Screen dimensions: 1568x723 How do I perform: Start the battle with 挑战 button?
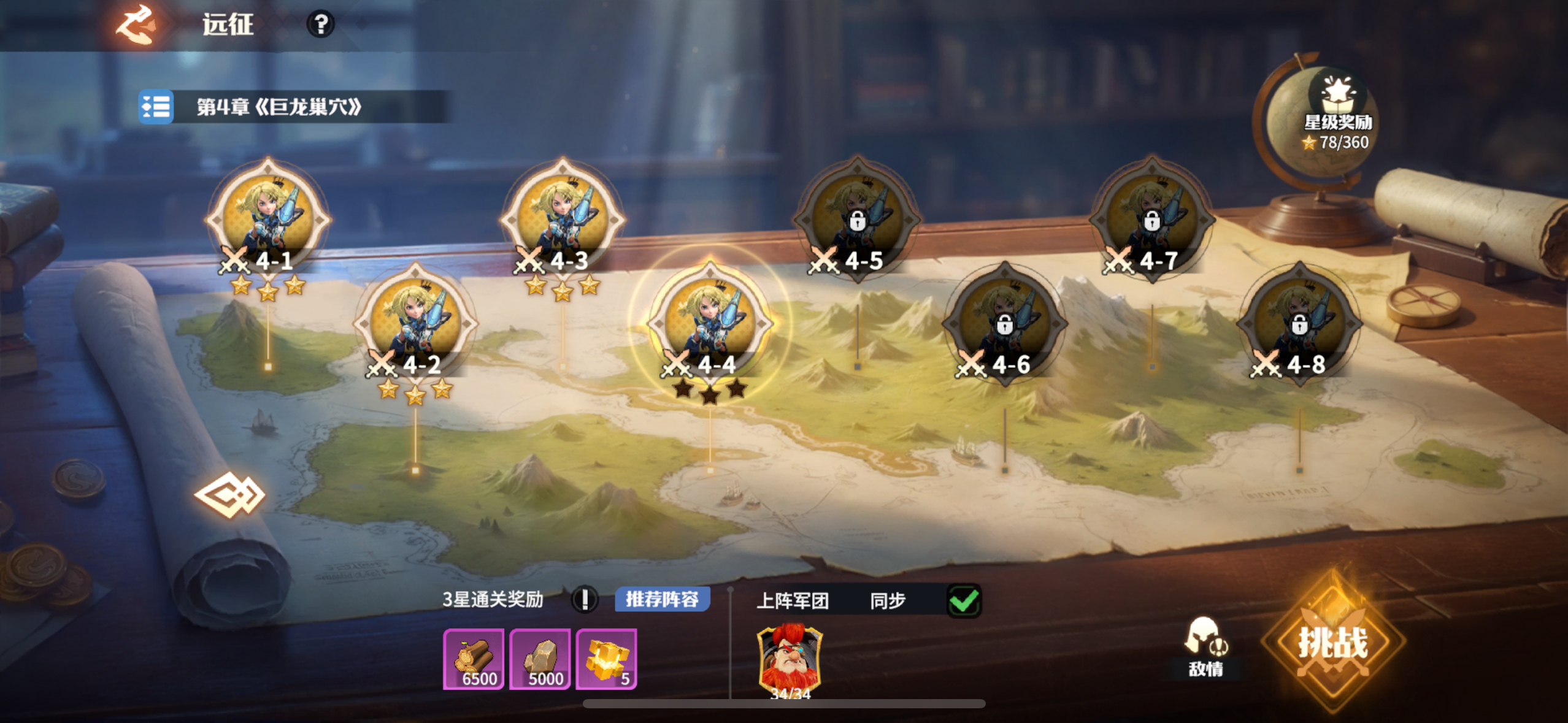click(1333, 643)
